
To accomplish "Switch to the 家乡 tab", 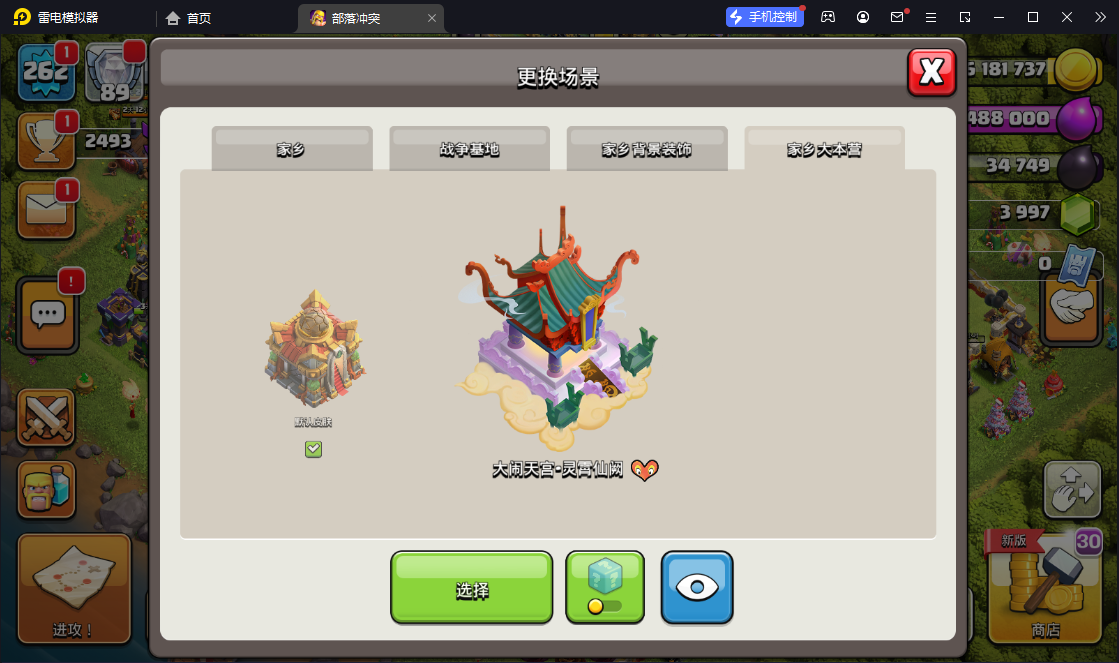I will [291, 149].
